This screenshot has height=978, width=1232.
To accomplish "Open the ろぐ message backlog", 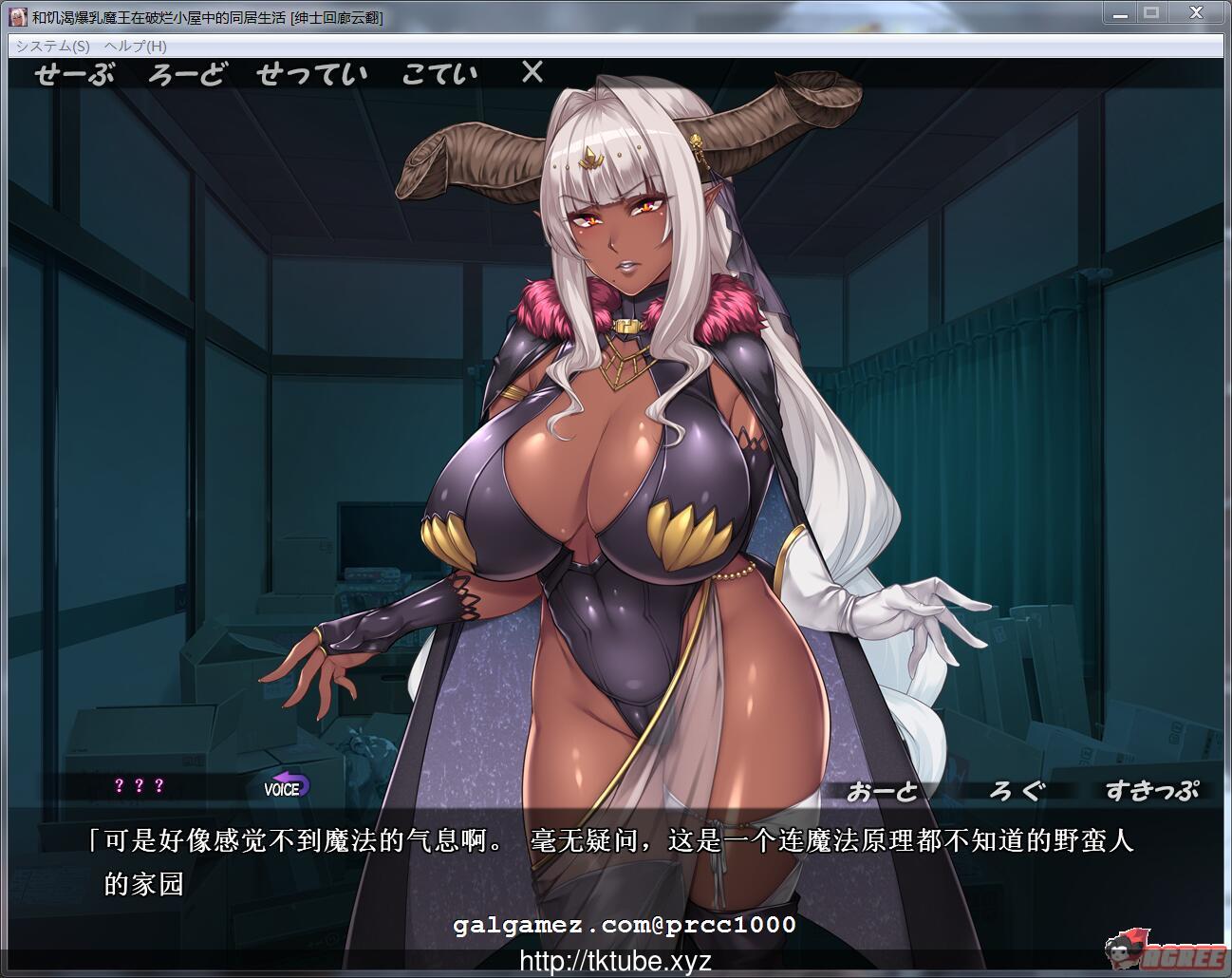I will (x=1017, y=789).
